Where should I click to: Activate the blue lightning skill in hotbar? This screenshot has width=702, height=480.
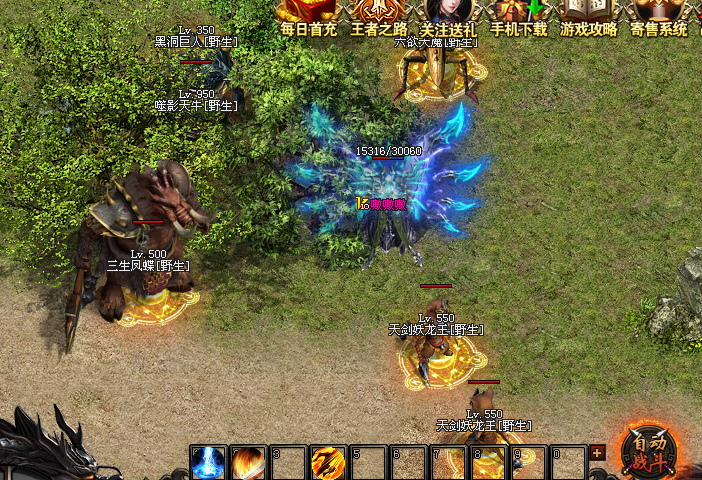point(208,462)
